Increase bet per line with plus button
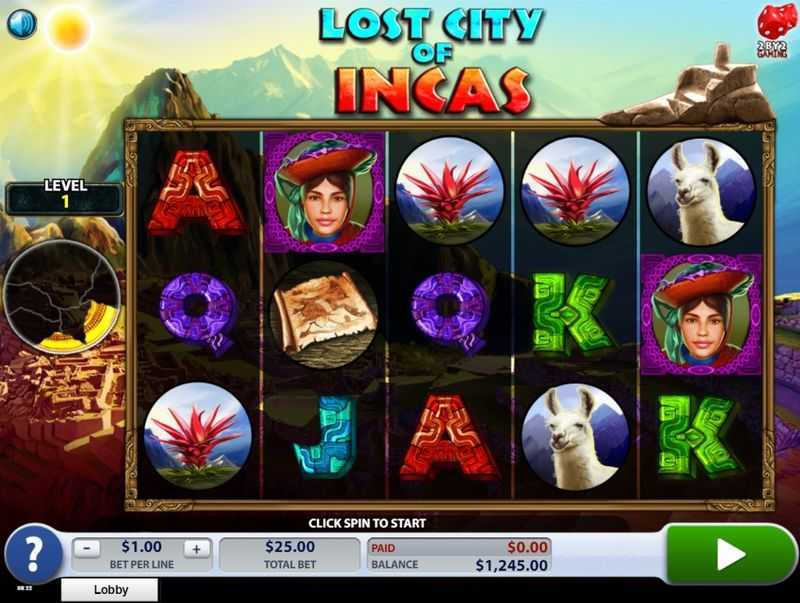800x603 pixels. 196,548
